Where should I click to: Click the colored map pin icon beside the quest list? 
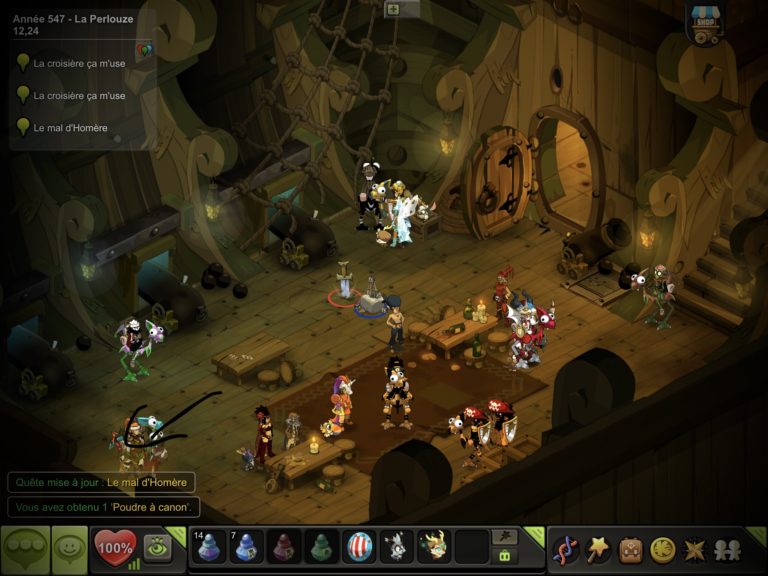(x=143, y=50)
